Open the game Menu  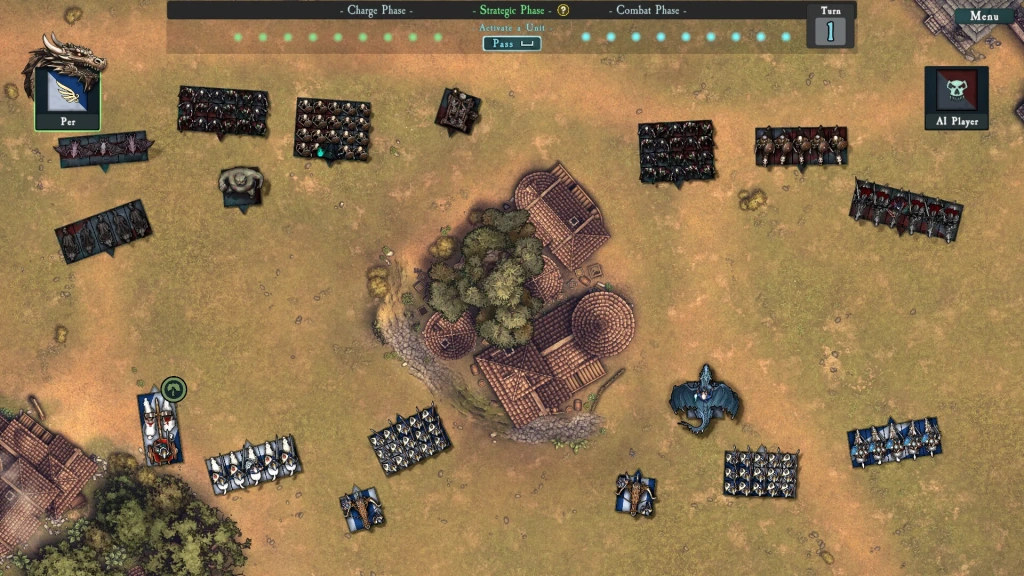(984, 16)
